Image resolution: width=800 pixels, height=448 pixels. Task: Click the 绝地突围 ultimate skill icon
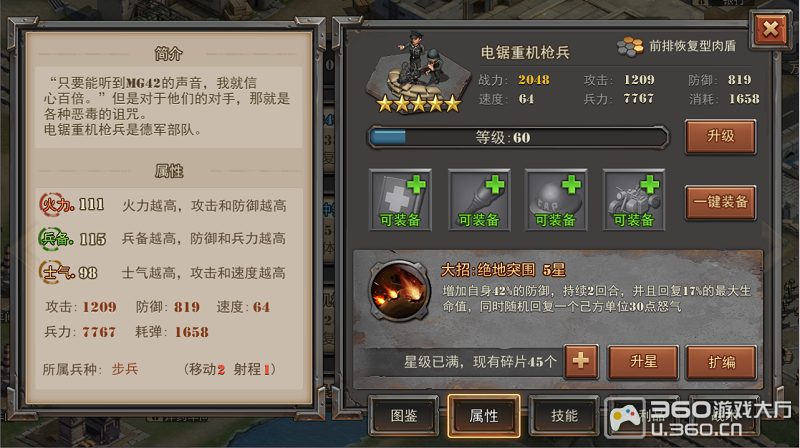(x=398, y=290)
